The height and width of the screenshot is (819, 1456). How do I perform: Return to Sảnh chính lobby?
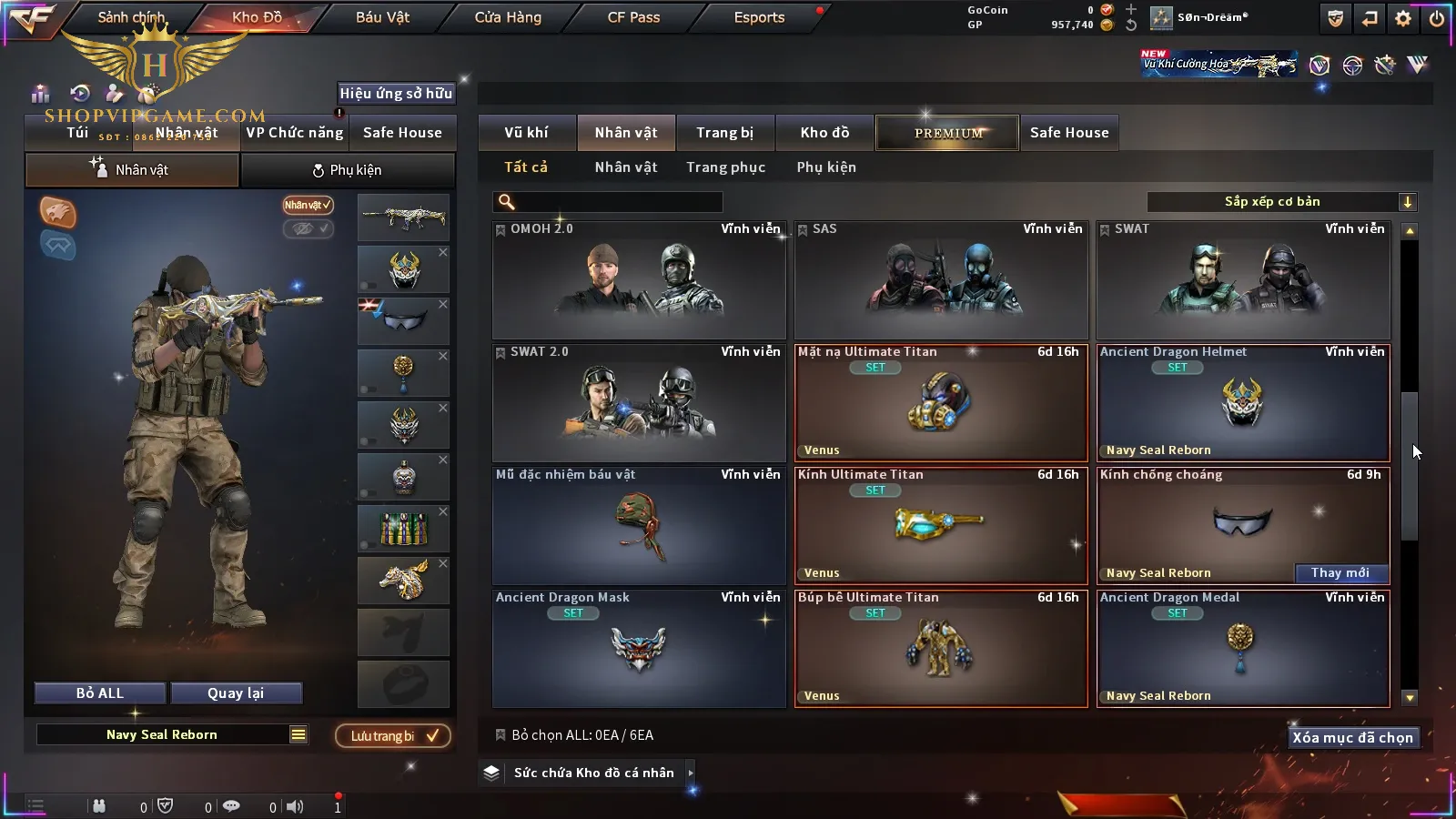132,17
